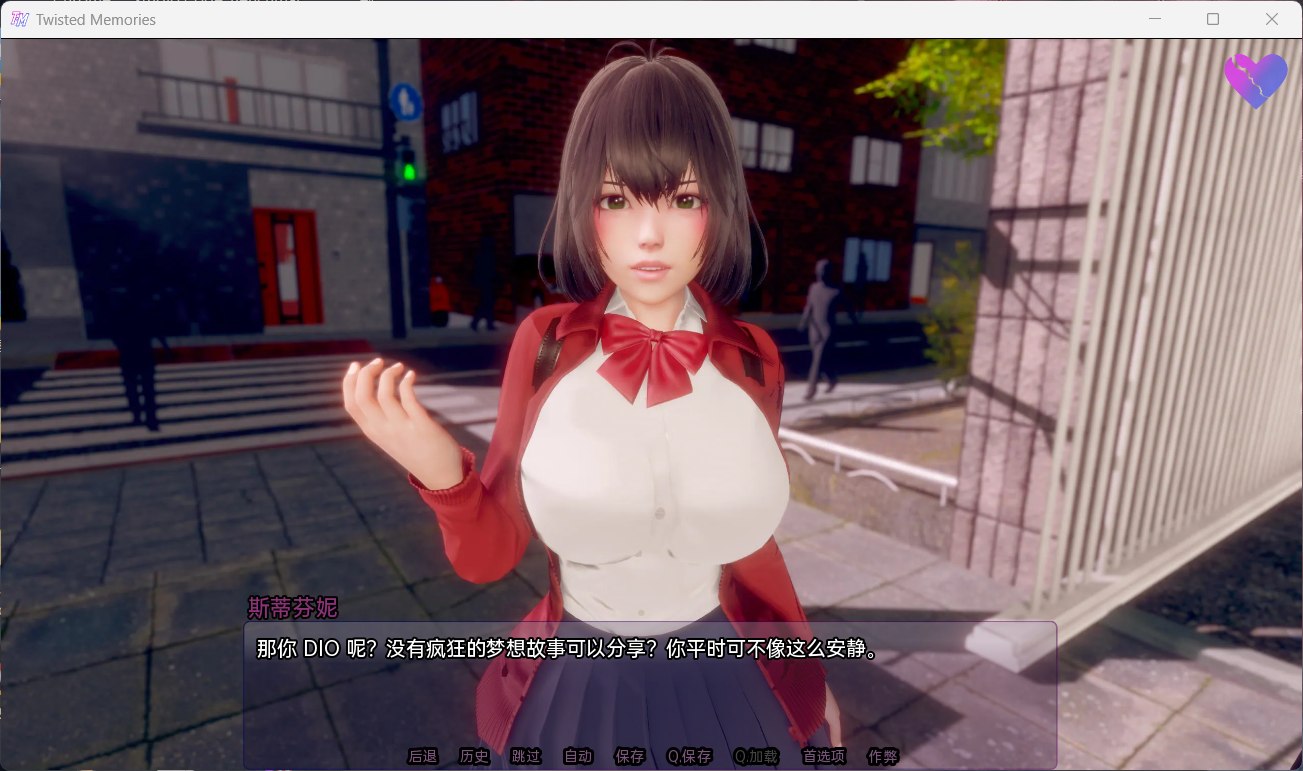The image size is (1303, 771).
Task: Select the 保存 save control in the quick menu
Action: coord(630,757)
